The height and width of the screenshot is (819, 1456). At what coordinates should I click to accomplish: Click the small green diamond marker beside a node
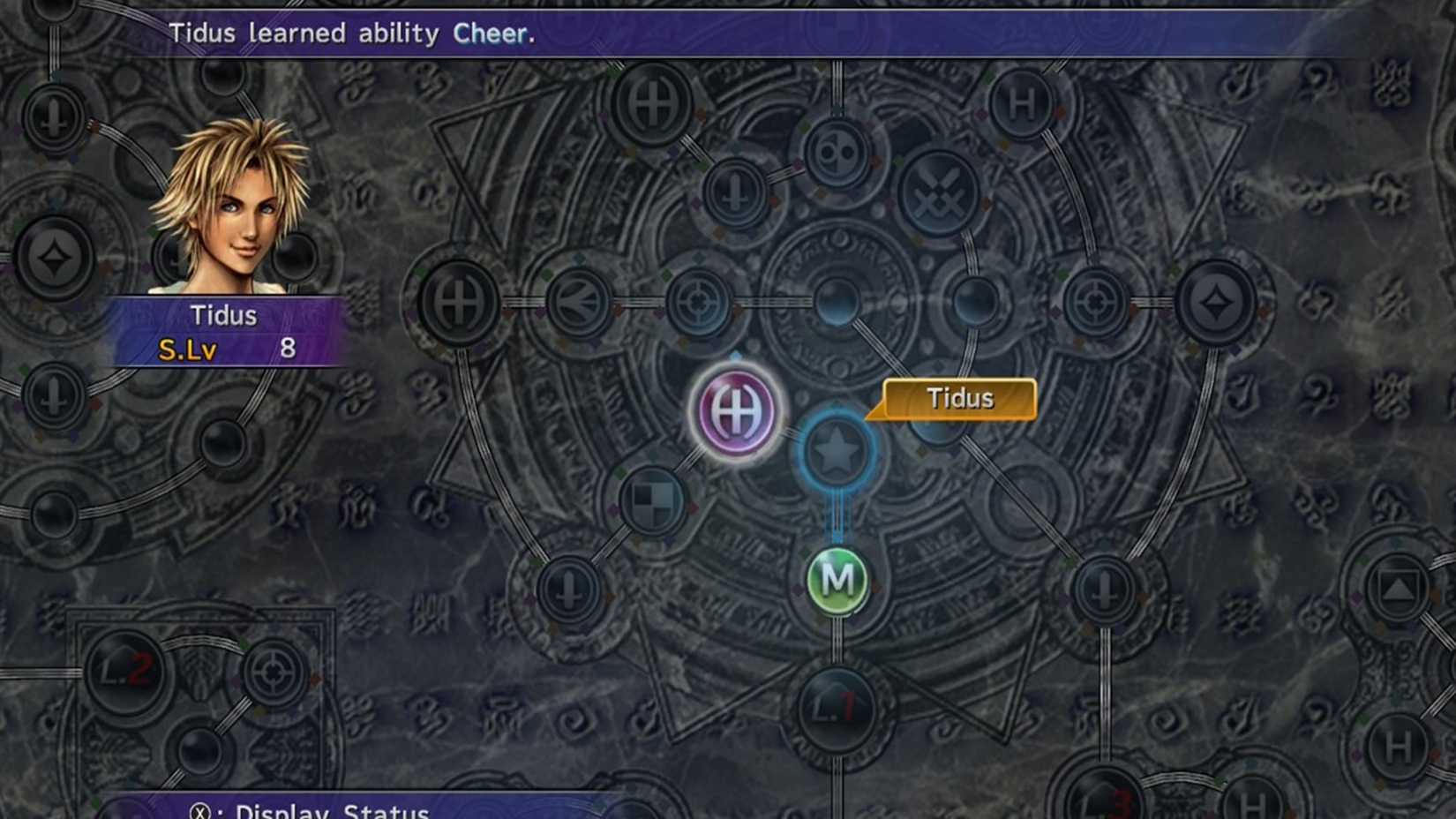pyautogui.click(x=666, y=274)
